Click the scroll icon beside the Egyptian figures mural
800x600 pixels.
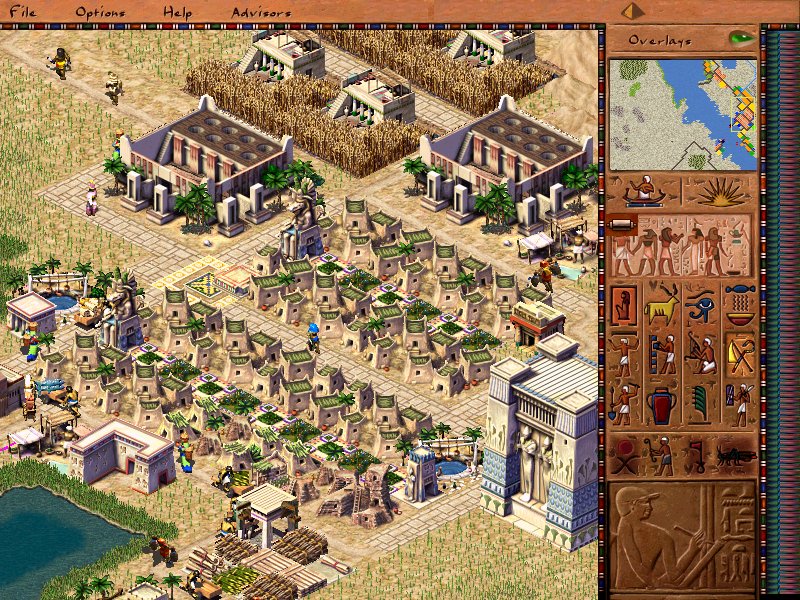click(x=618, y=224)
